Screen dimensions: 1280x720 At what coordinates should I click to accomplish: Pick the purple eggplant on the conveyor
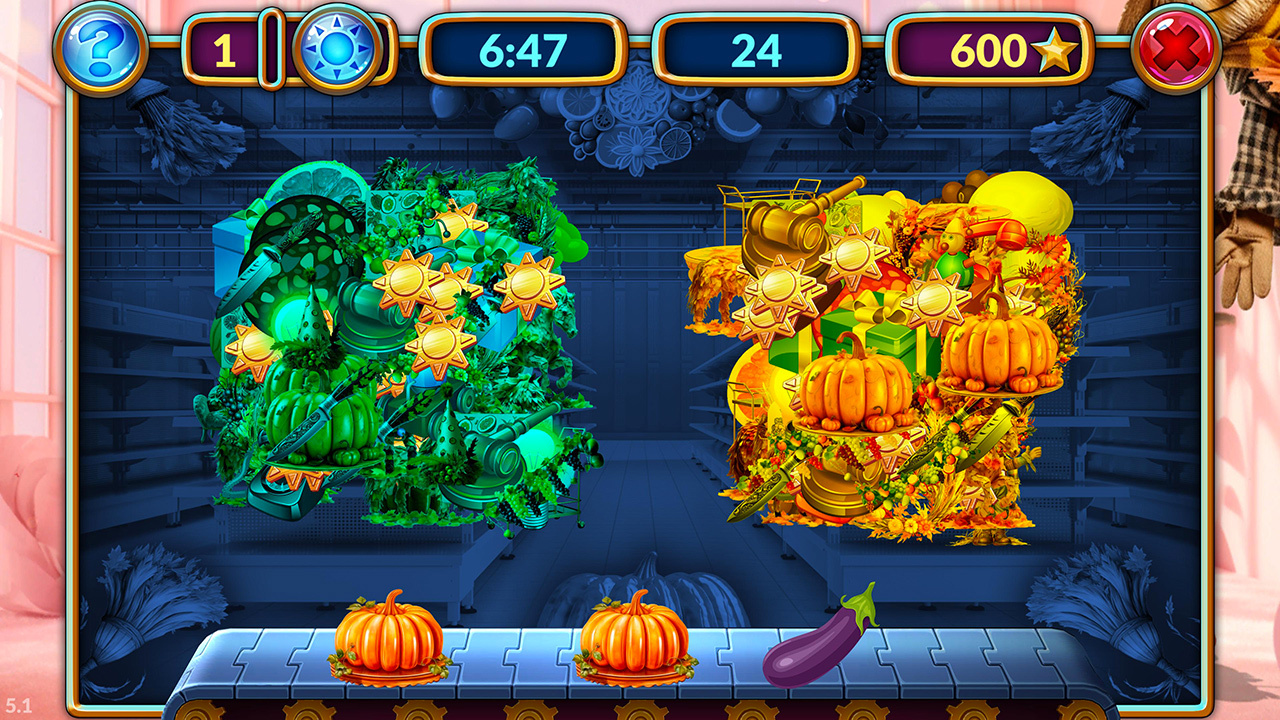818,638
